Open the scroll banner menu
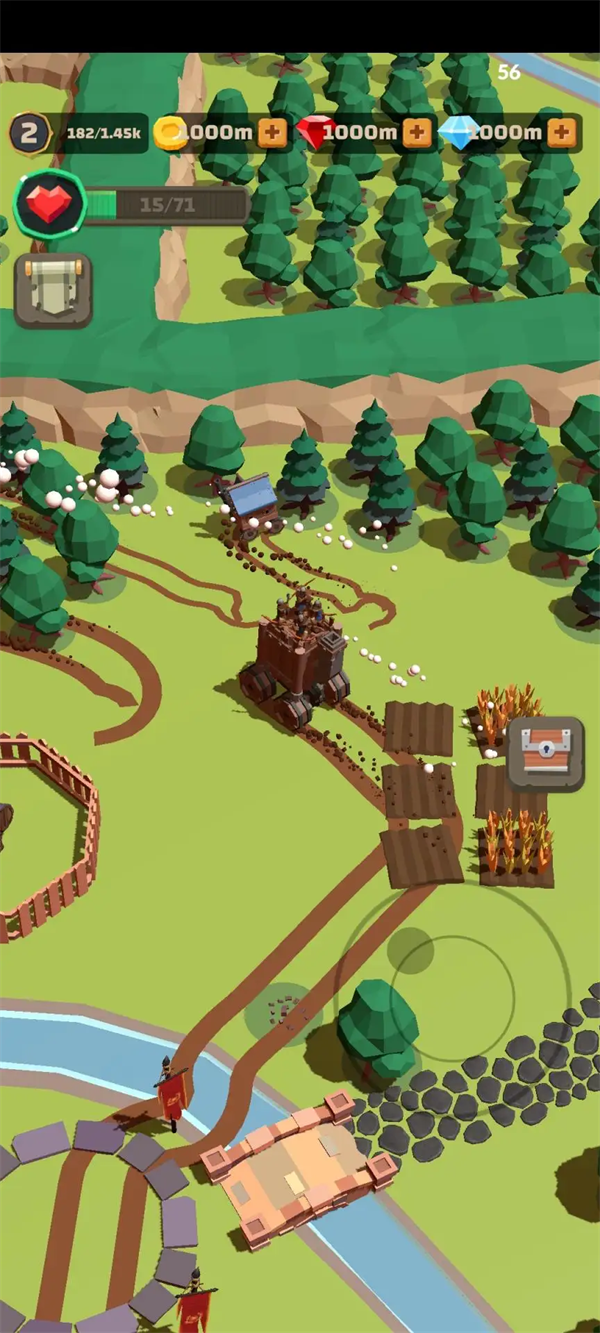The image size is (600, 1333). coord(53,290)
